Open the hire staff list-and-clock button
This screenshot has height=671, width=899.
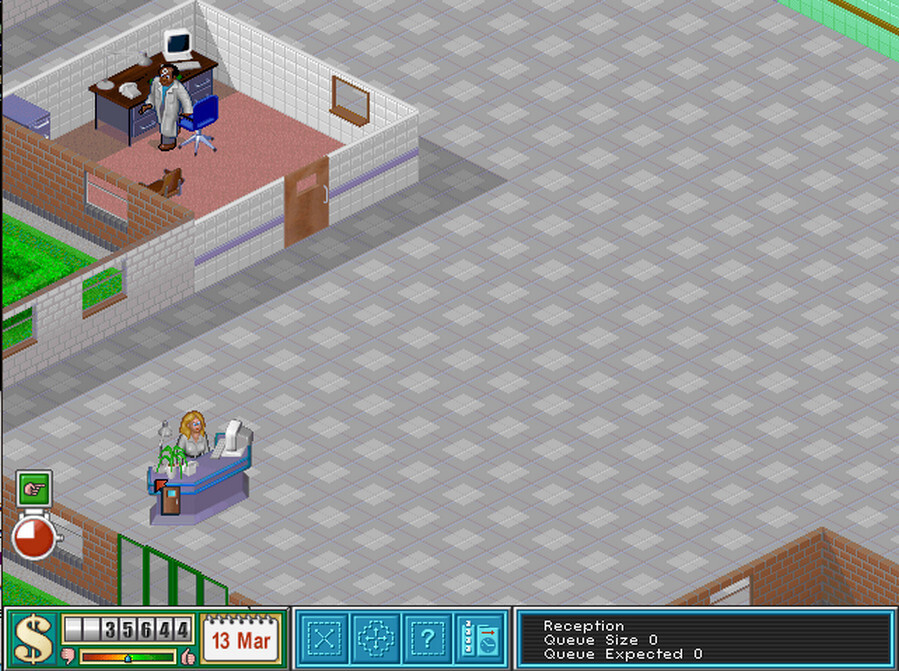(x=480, y=638)
